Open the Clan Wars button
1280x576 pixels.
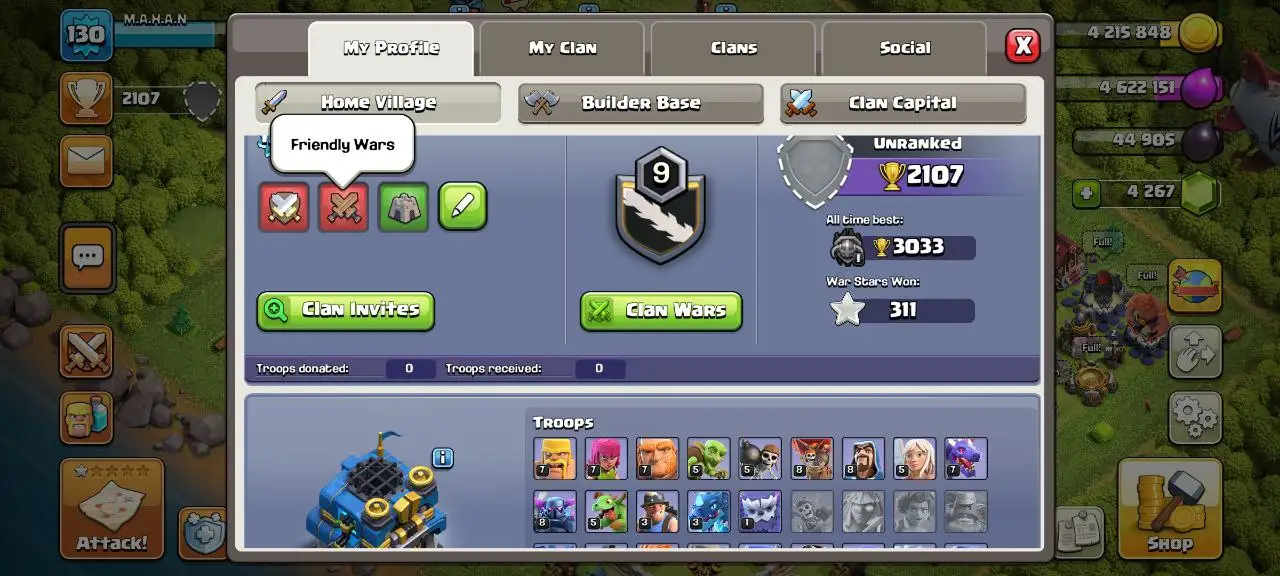[x=661, y=310]
